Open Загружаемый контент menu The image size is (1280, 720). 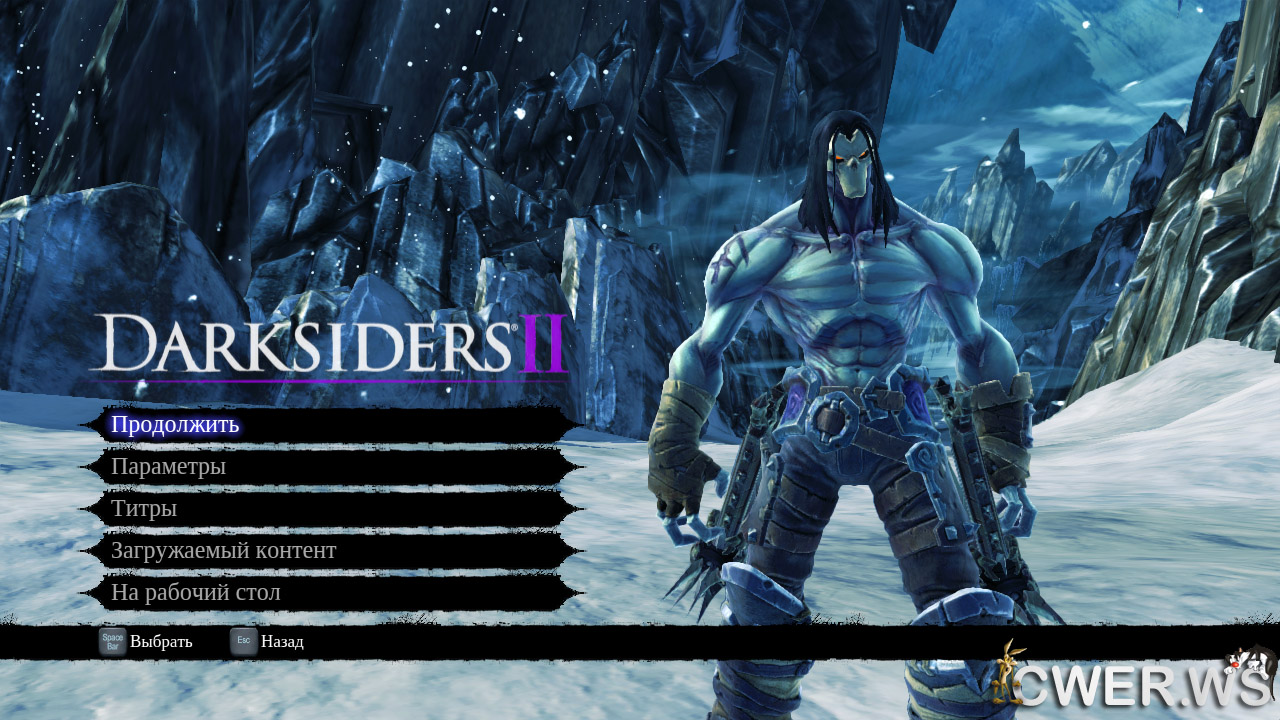point(224,551)
